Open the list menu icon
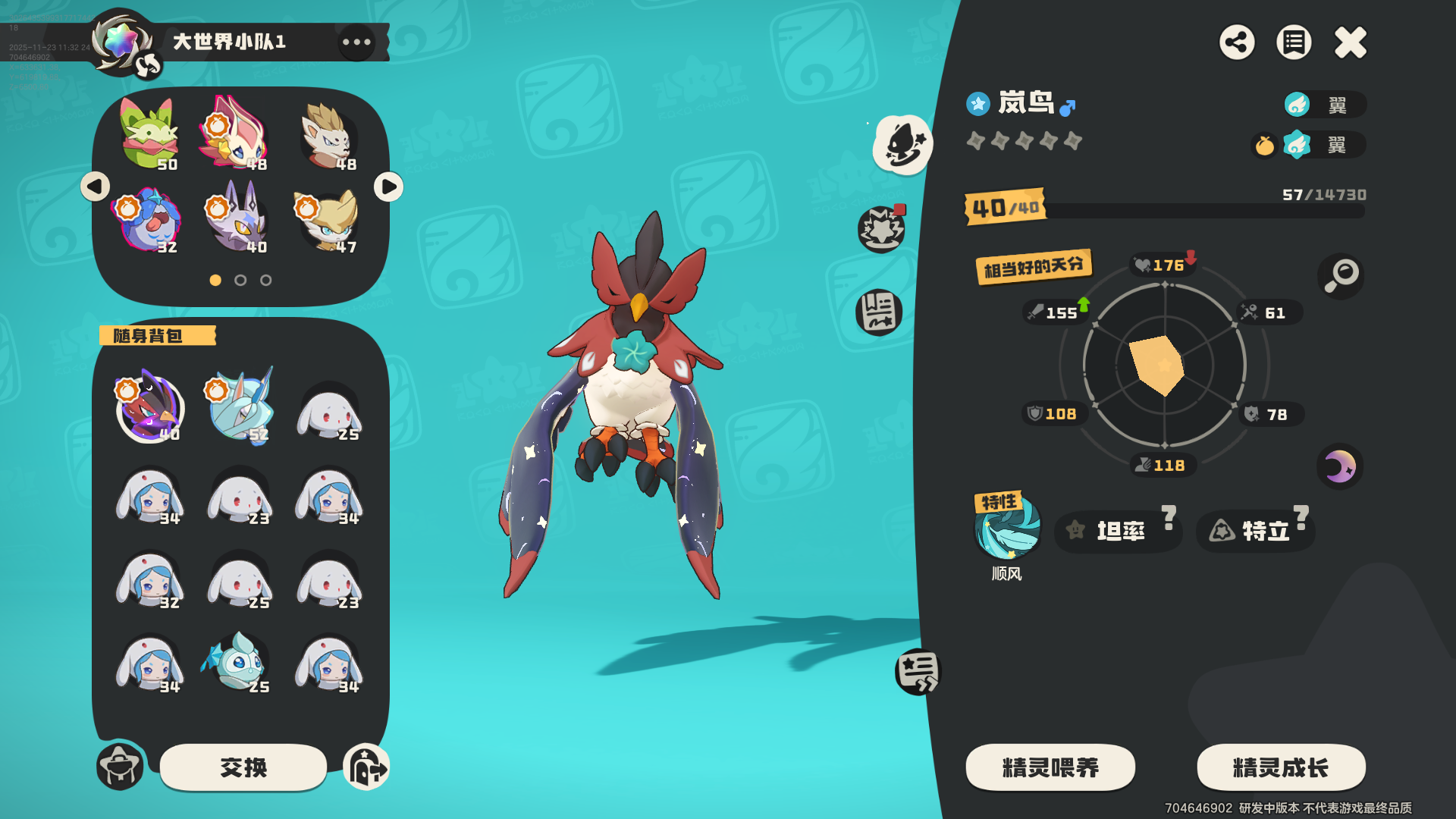The image size is (1456, 819). pyautogui.click(x=1294, y=42)
